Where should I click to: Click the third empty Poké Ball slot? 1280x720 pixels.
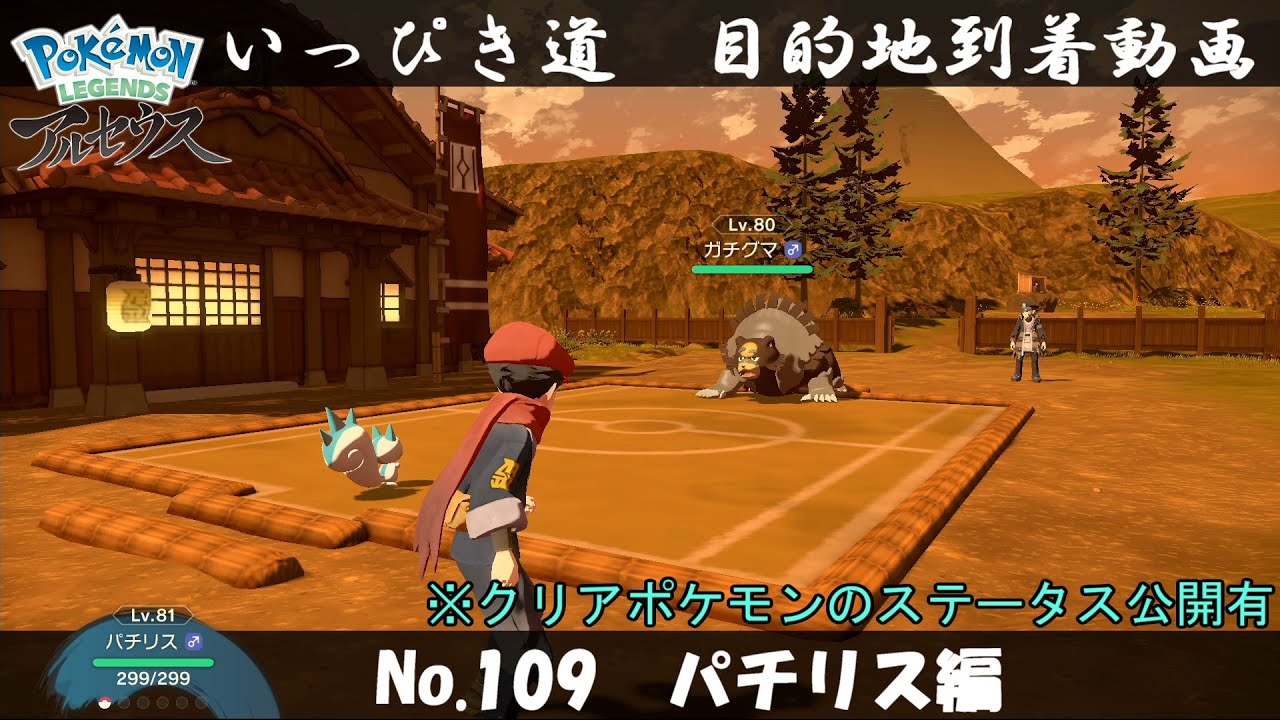coord(142,702)
